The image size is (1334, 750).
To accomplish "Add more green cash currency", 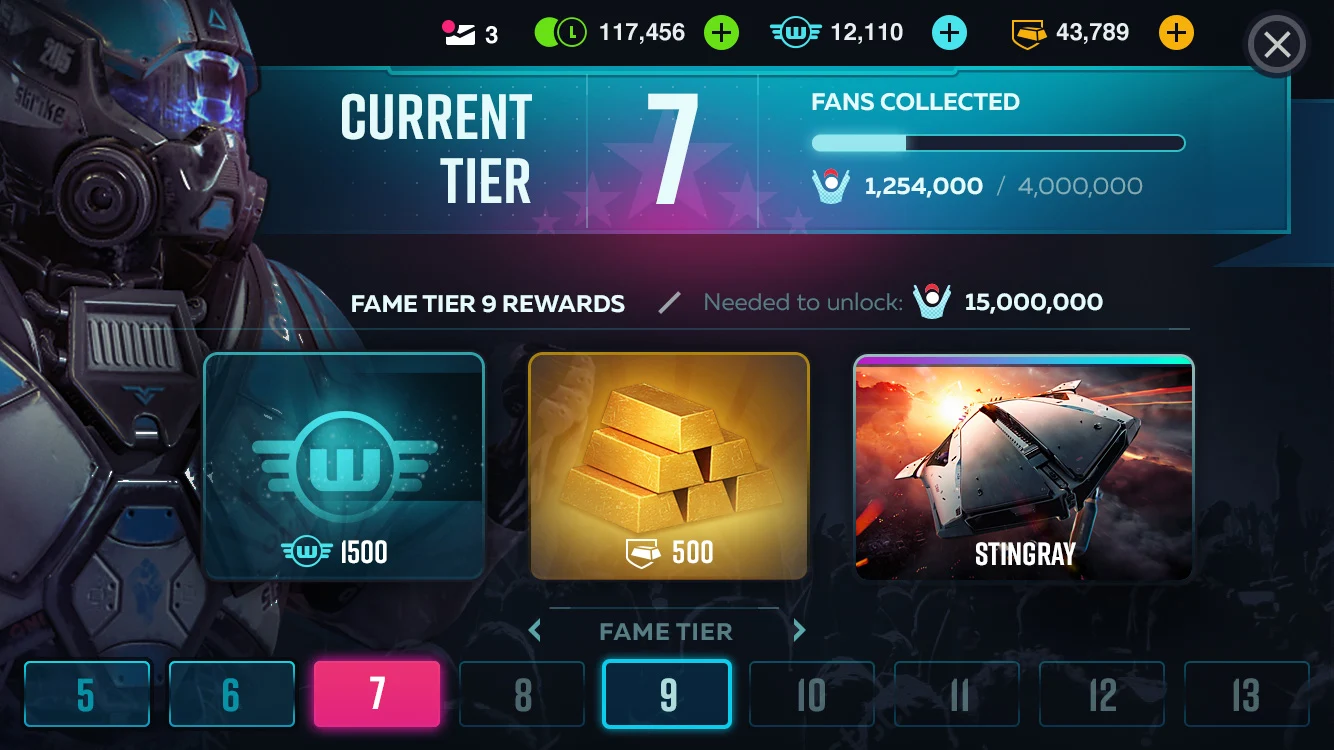I will click(x=721, y=33).
